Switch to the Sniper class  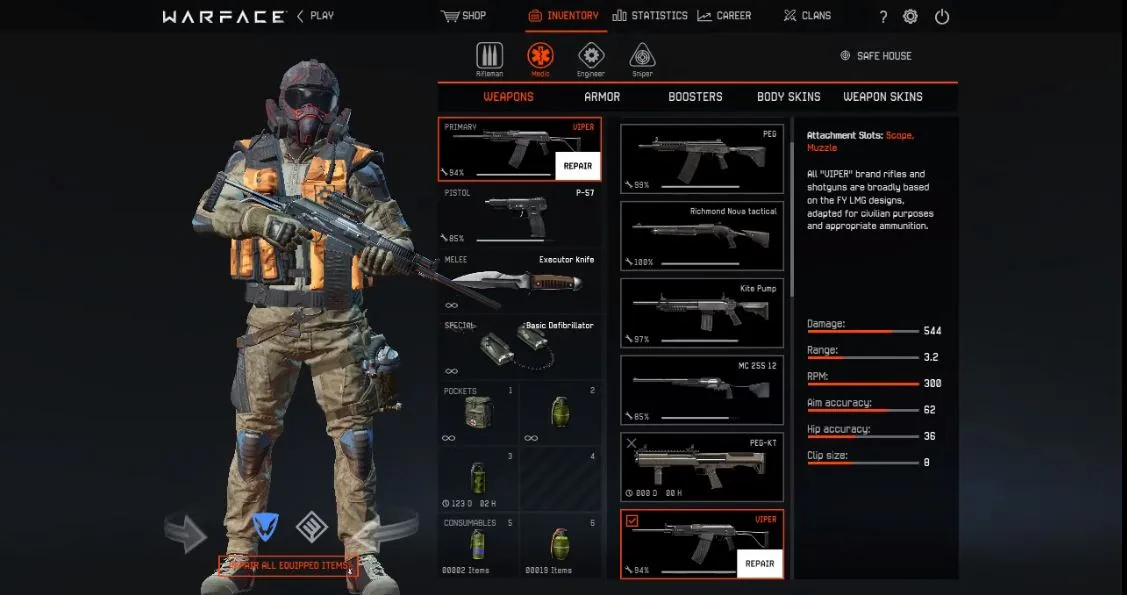click(642, 58)
